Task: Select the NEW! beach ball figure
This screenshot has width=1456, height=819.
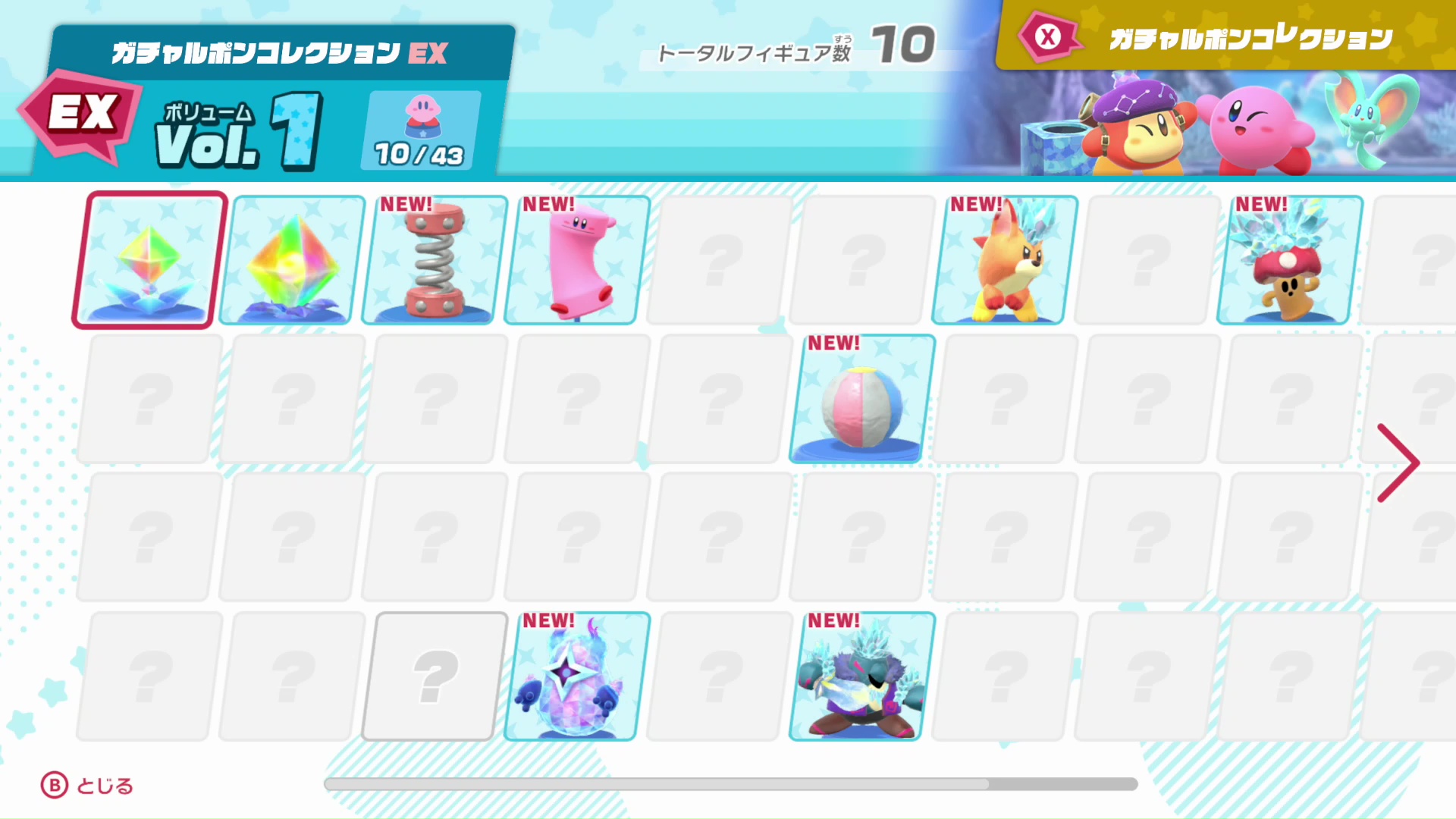Action: (857, 400)
